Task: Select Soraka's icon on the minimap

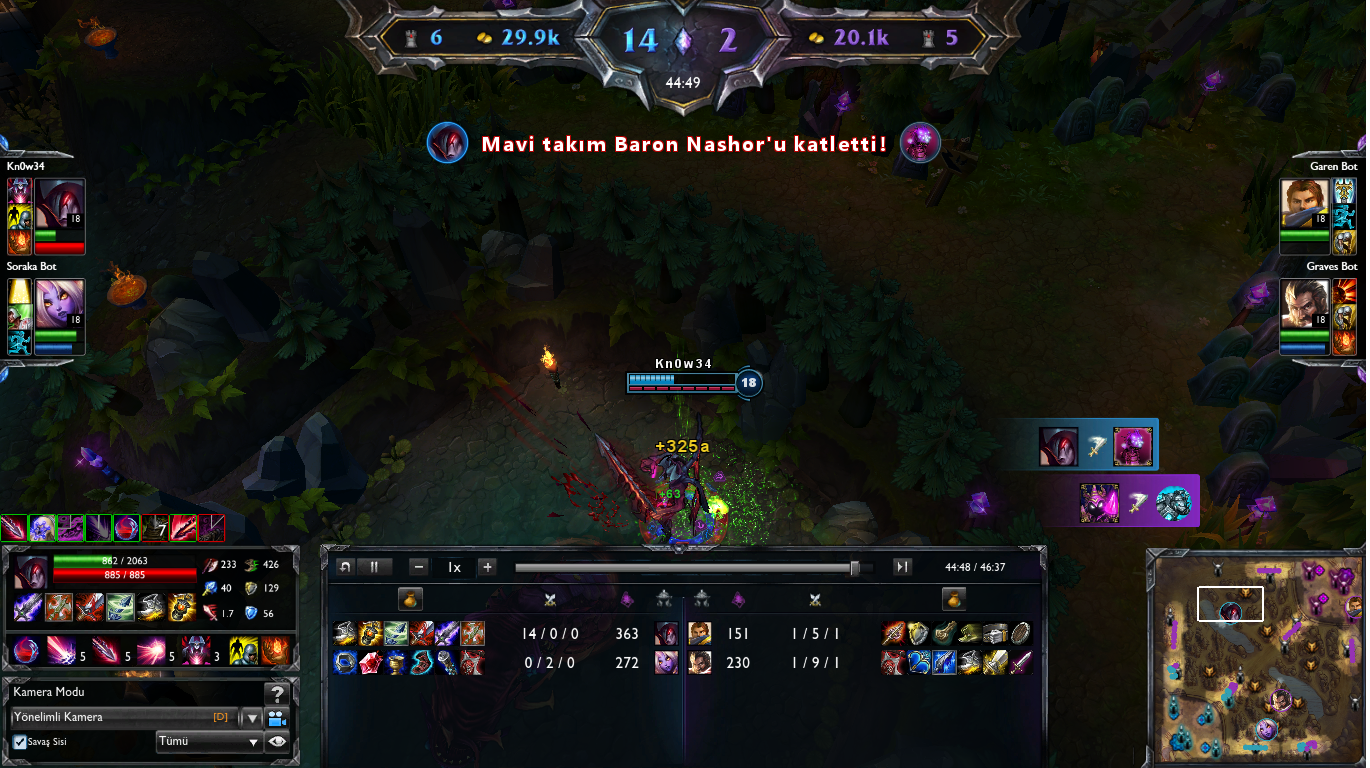Action: (1266, 728)
